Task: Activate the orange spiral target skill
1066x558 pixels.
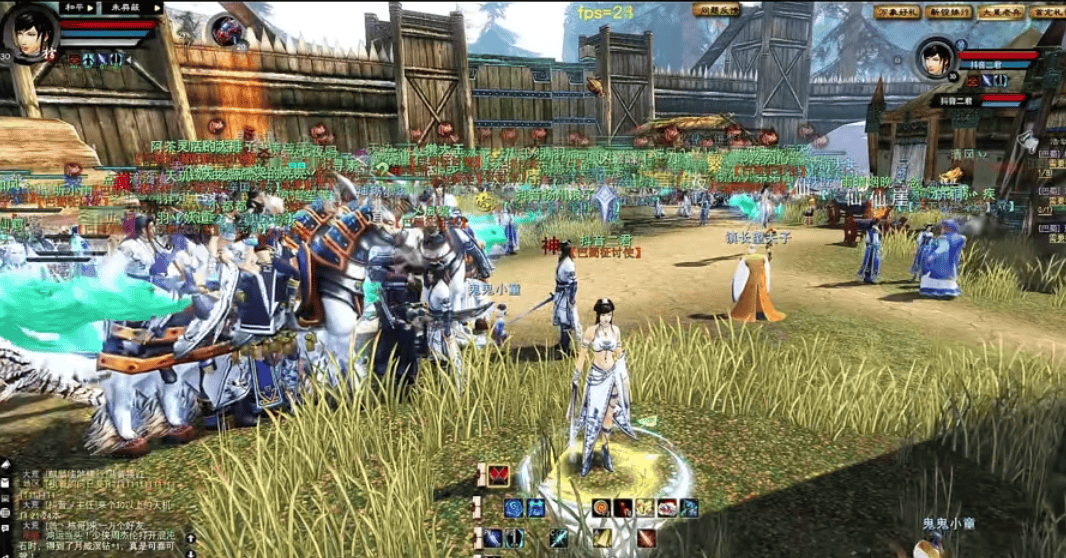Action: [x=601, y=508]
